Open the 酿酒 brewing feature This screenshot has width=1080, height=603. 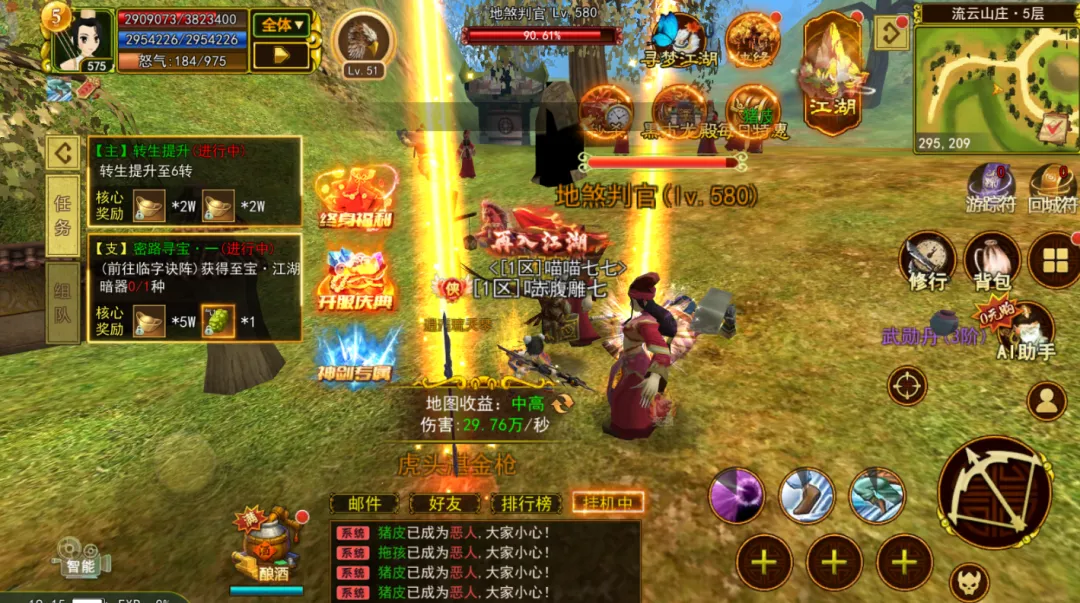pos(266,551)
